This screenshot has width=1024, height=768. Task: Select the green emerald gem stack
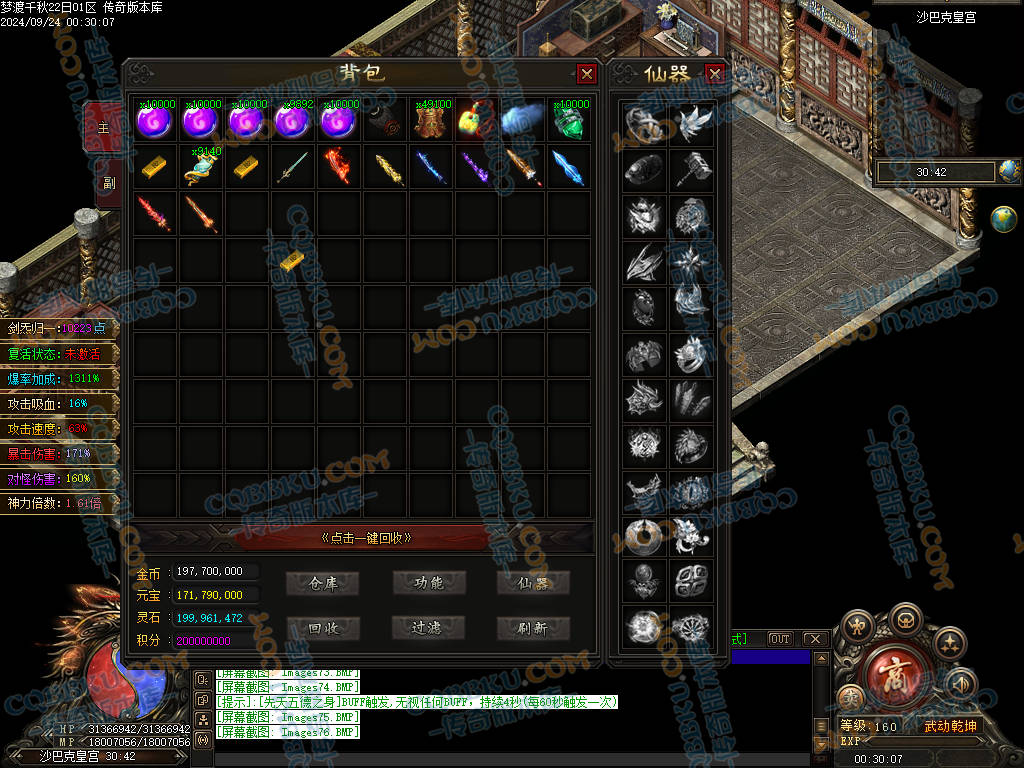pyautogui.click(x=570, y=122)
